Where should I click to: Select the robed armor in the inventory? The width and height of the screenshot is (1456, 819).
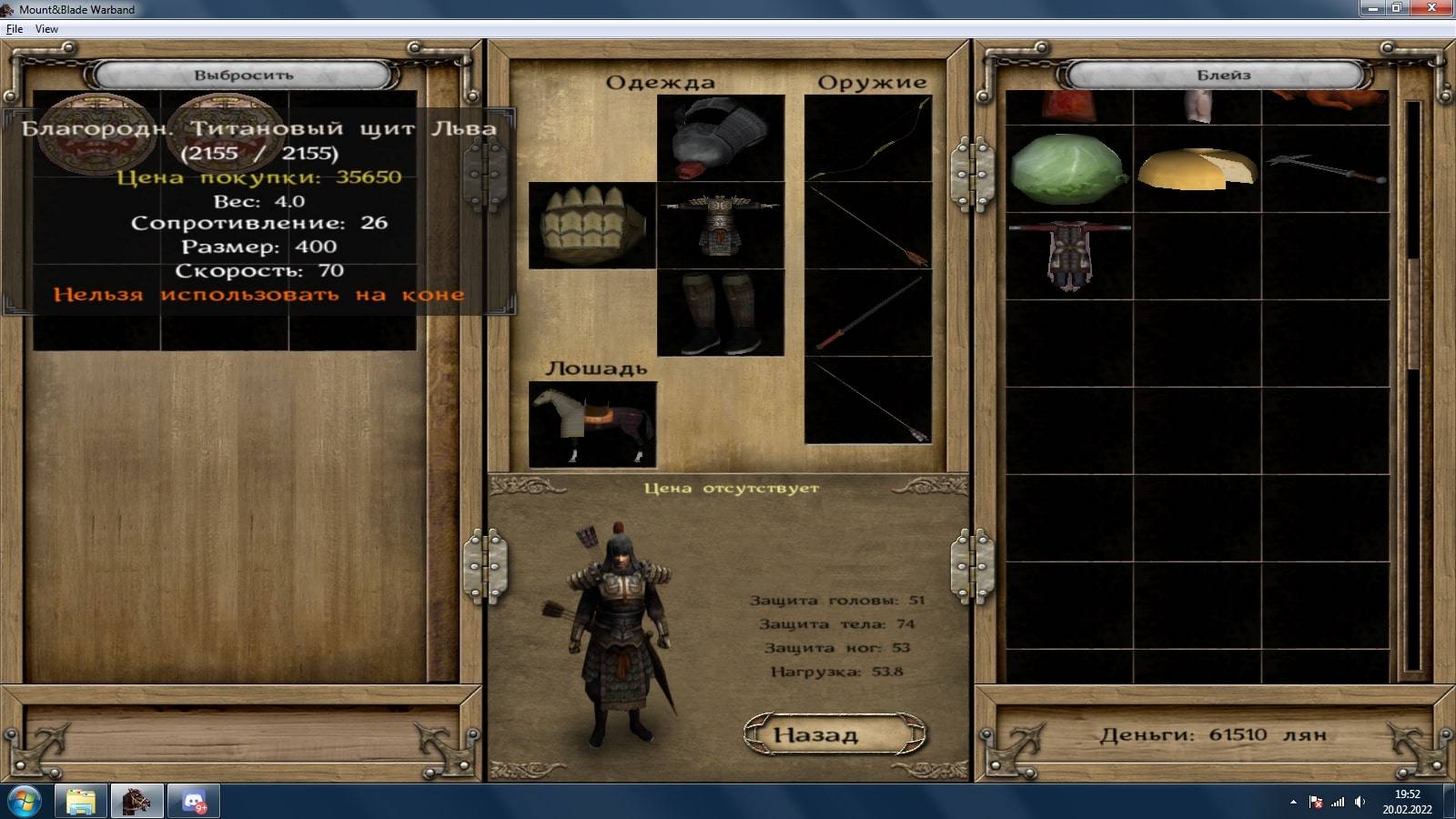pos(1068,256)
